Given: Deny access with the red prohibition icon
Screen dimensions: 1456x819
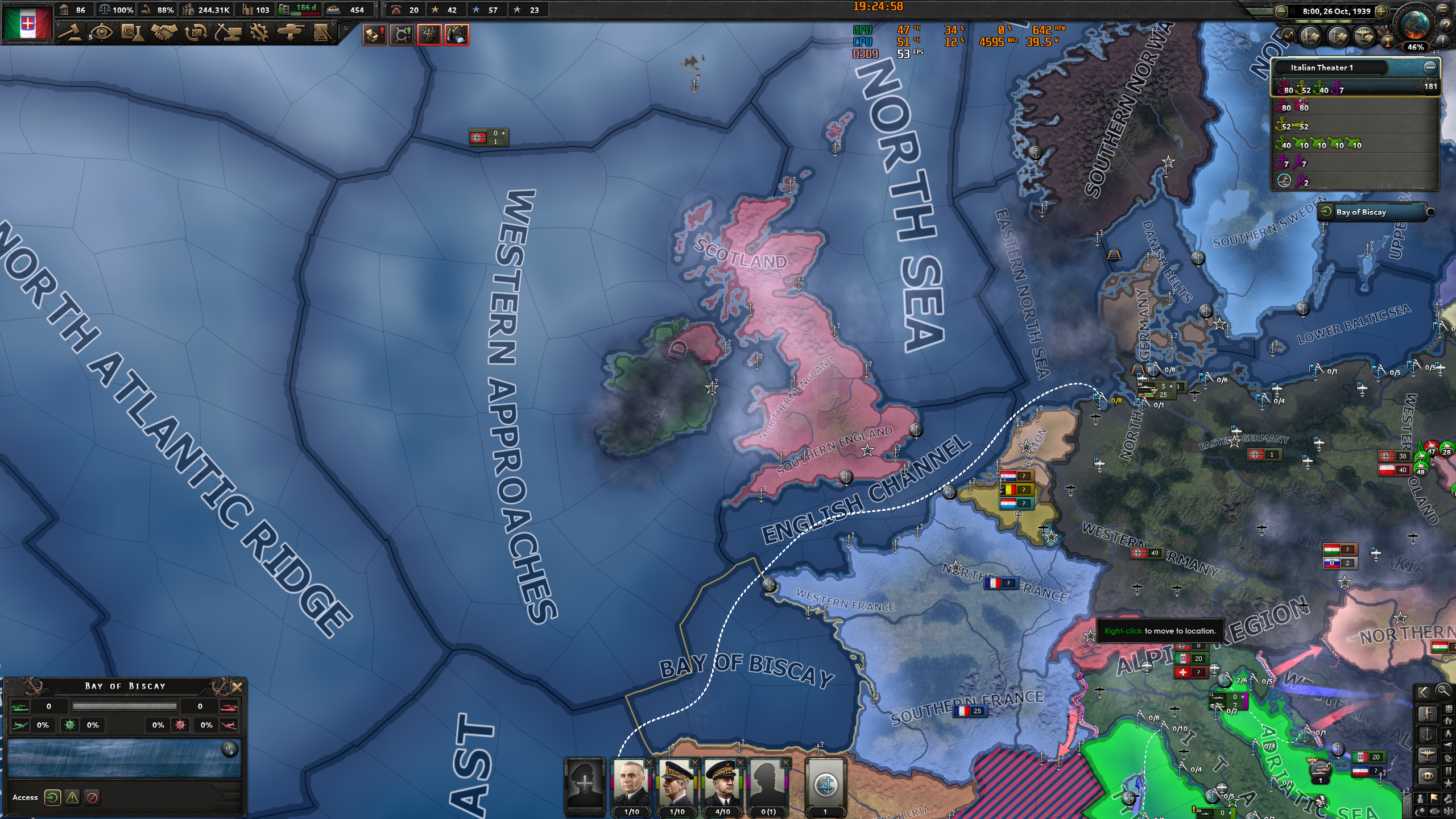Looking at the screenshot, I should (91, 797).
